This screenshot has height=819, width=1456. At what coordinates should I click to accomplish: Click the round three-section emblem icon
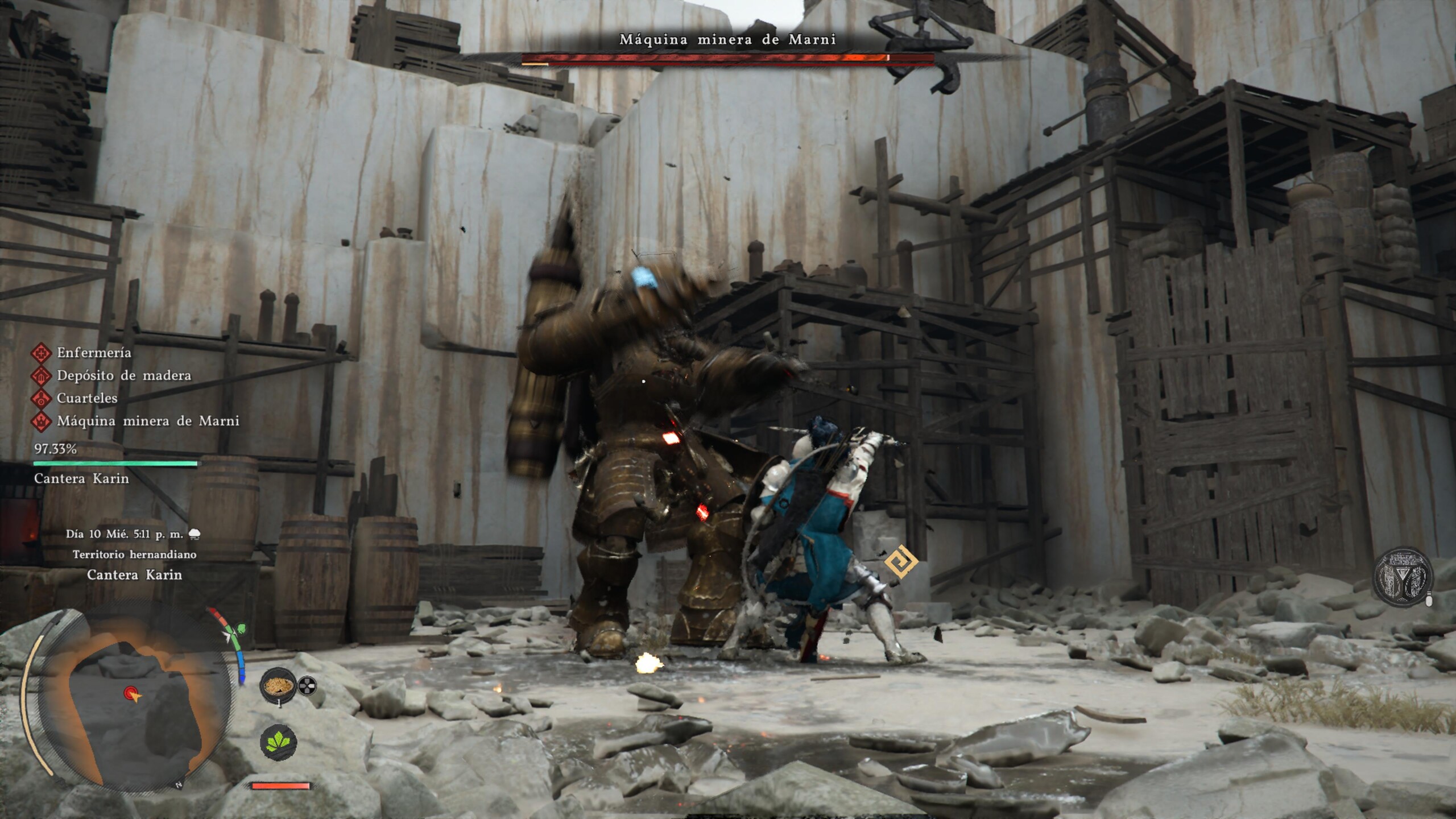pyautogui.click(x=1402, y=578)
